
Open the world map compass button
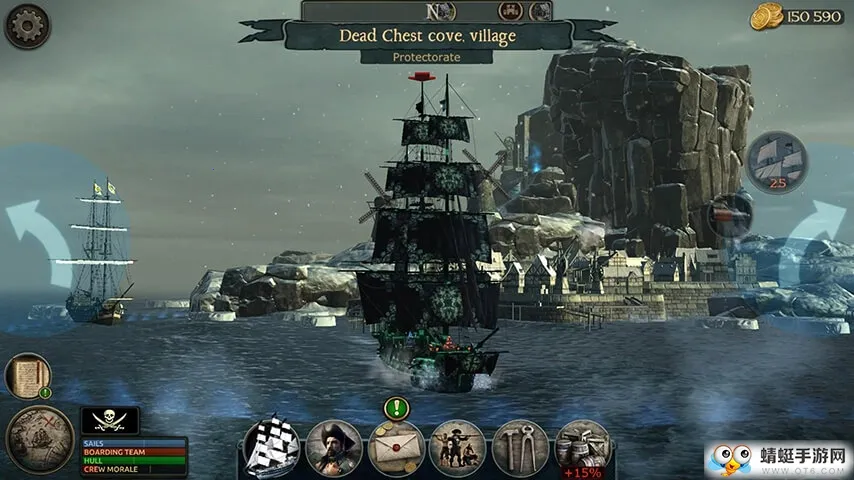(x=39, y=440)
